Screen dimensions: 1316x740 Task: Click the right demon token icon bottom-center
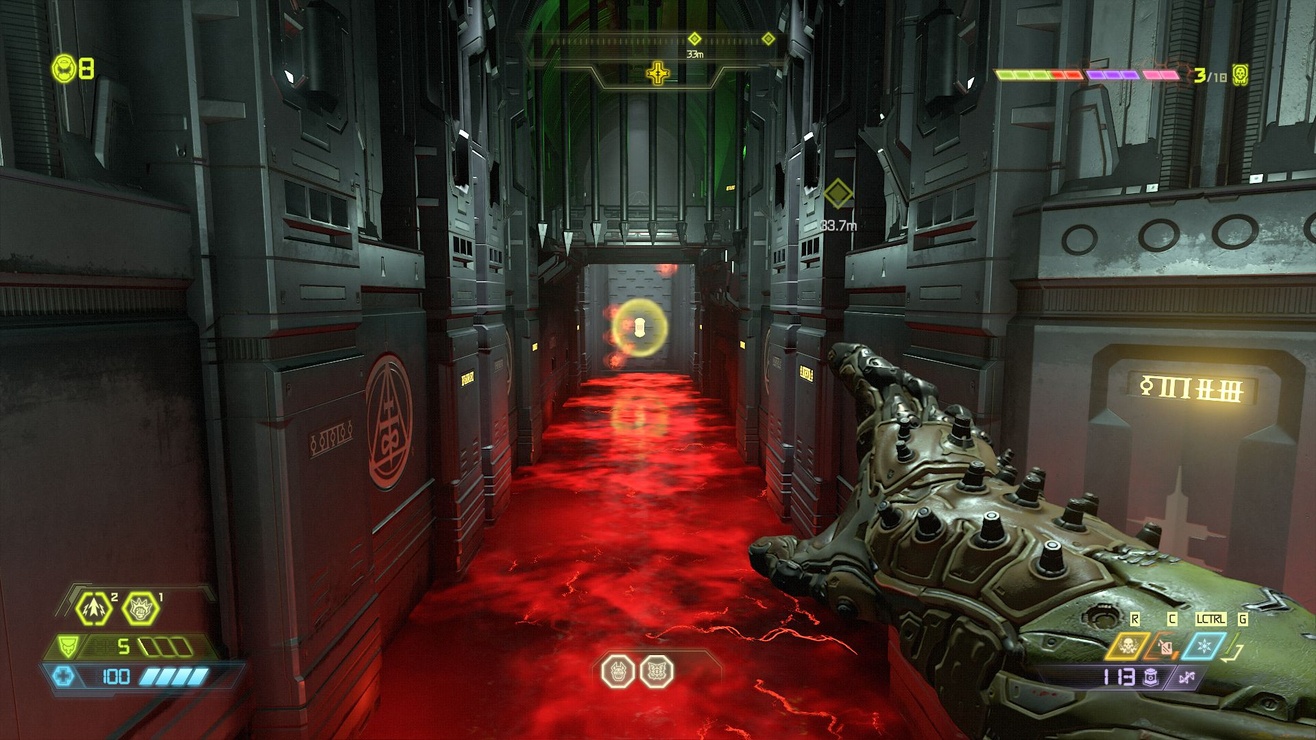point(657,672)
